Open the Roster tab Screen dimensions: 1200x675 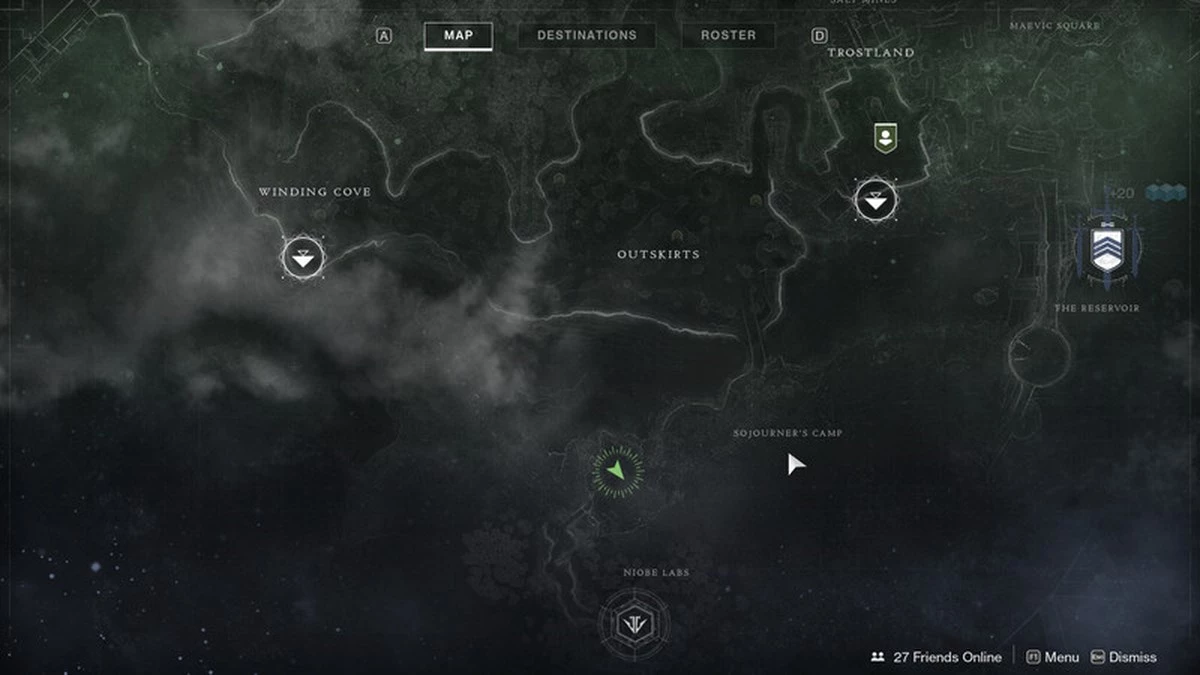click(x=728, y=36)
